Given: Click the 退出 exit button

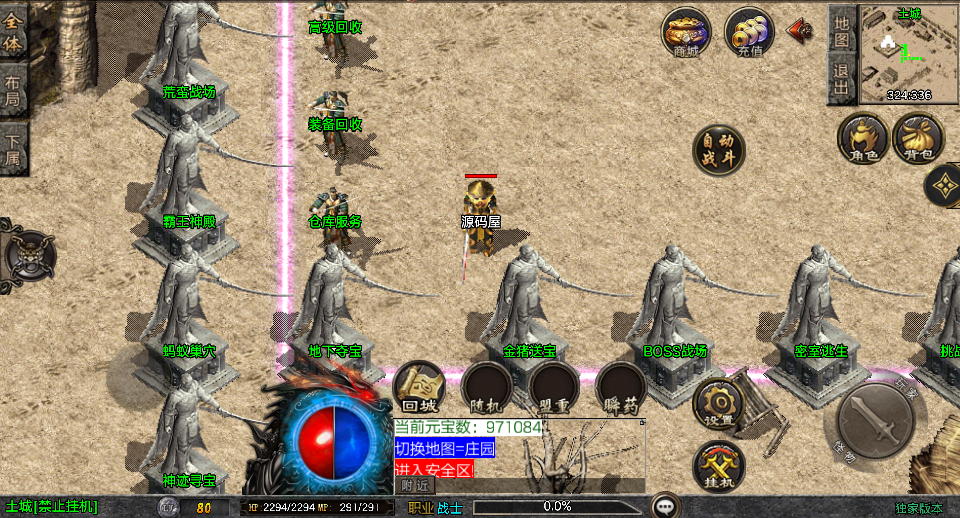Looking at the screenshot, I should (x=842, y=79).
